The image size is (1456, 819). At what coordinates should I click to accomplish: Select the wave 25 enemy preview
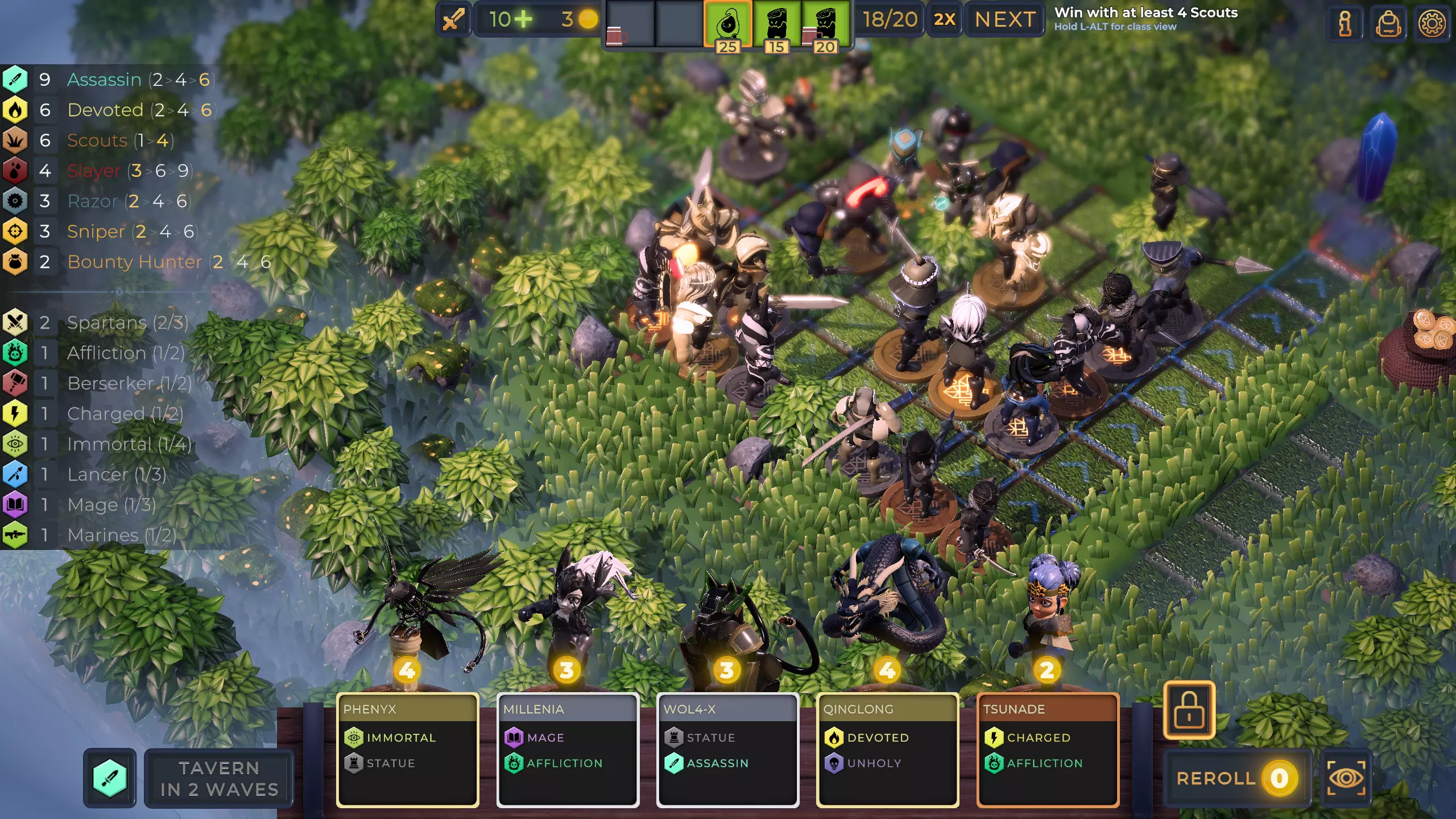[x=727, y=25]
